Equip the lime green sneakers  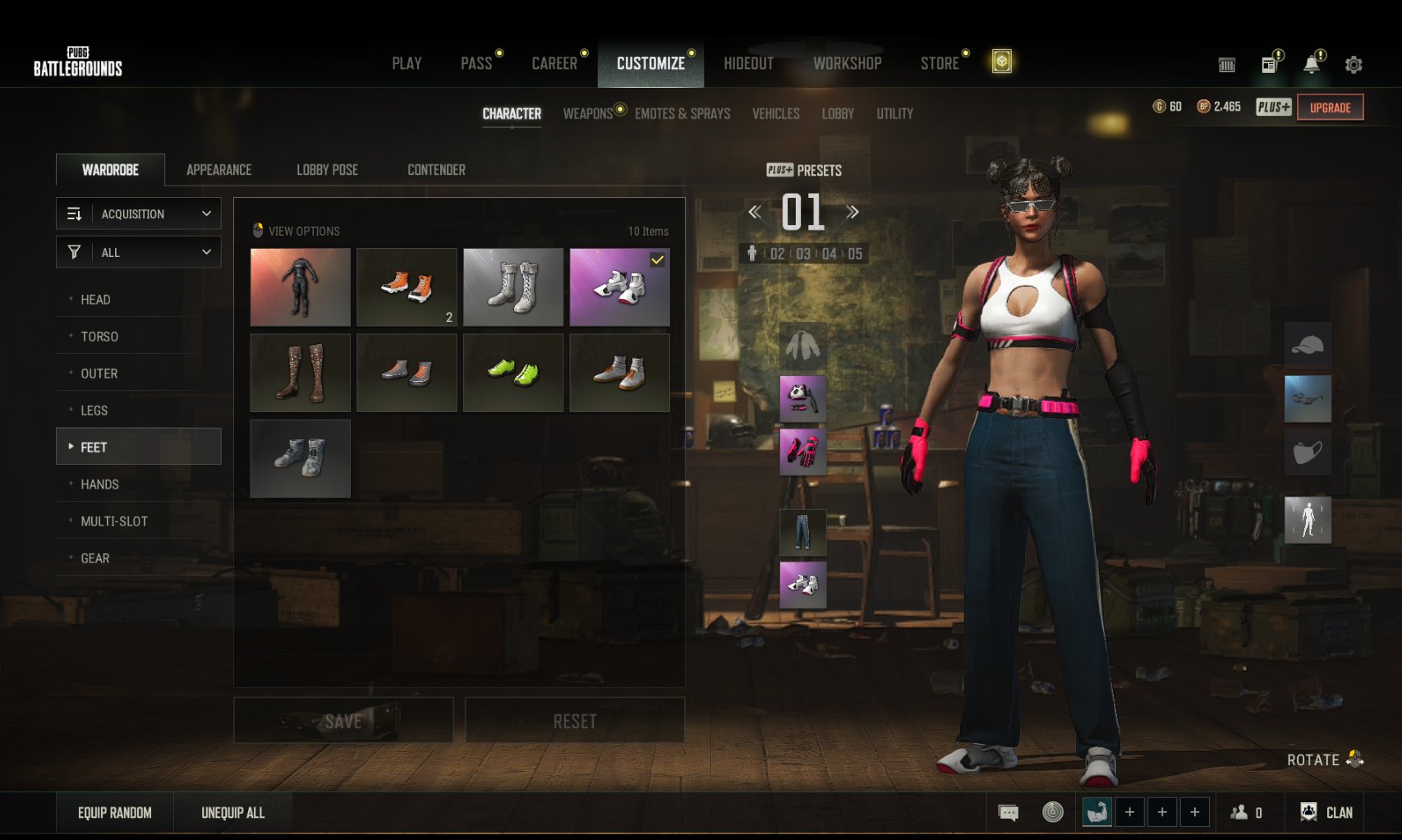513,373
